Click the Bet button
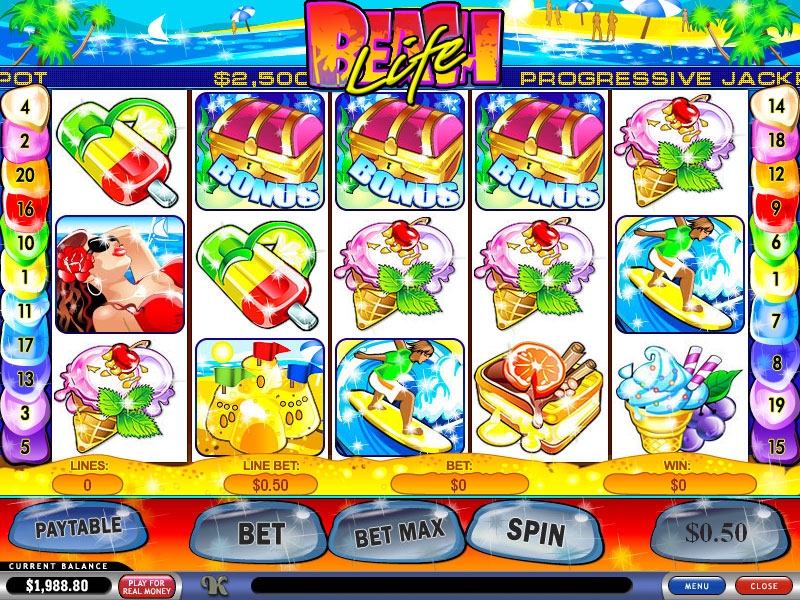This screenshot has height=600, width=800. pyautogui.click(x=261, y=533)
